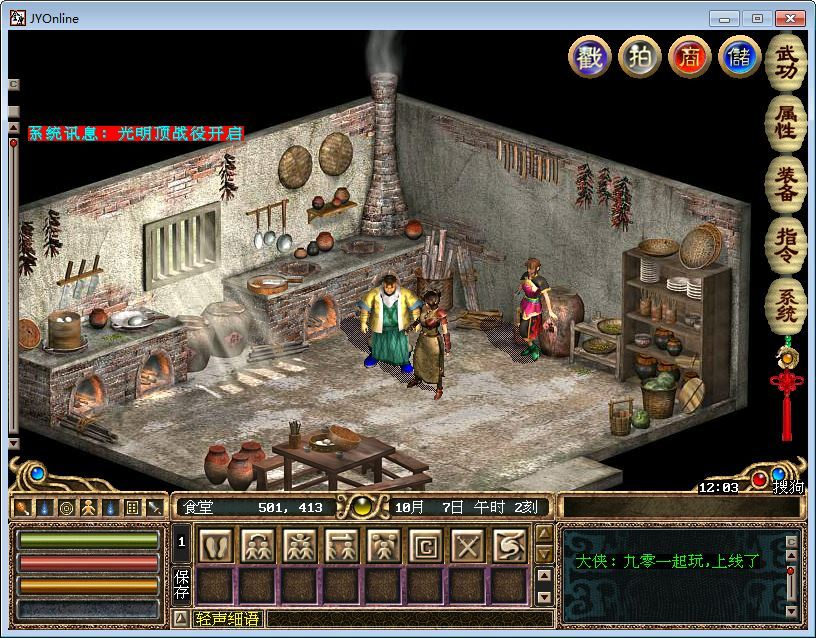The width and height of the screenshot is (816, 638).
Task: Open the 指令 commands lantern menu
Action: [785, 242]
